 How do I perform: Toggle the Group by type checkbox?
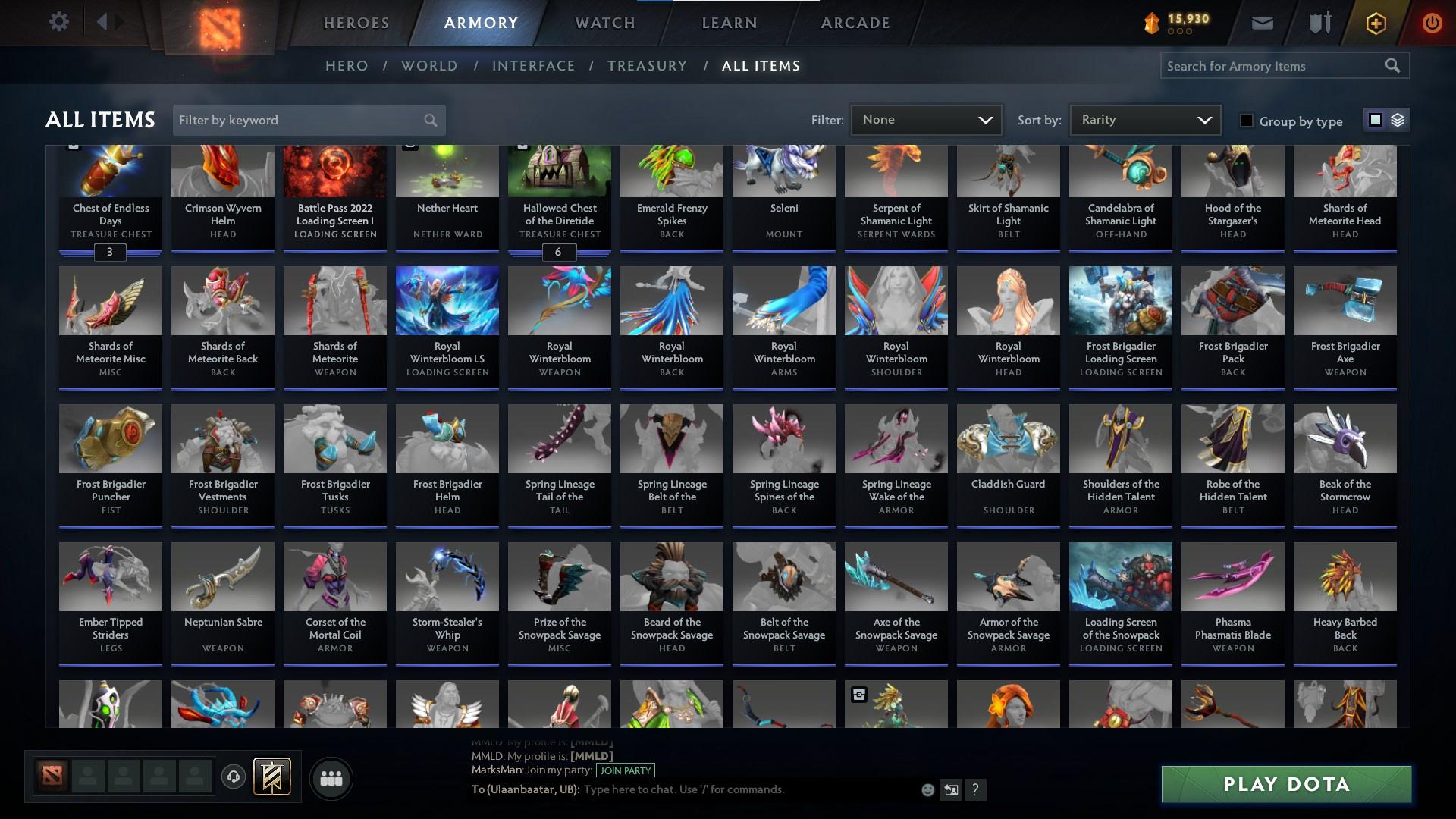pos(1246,121)
